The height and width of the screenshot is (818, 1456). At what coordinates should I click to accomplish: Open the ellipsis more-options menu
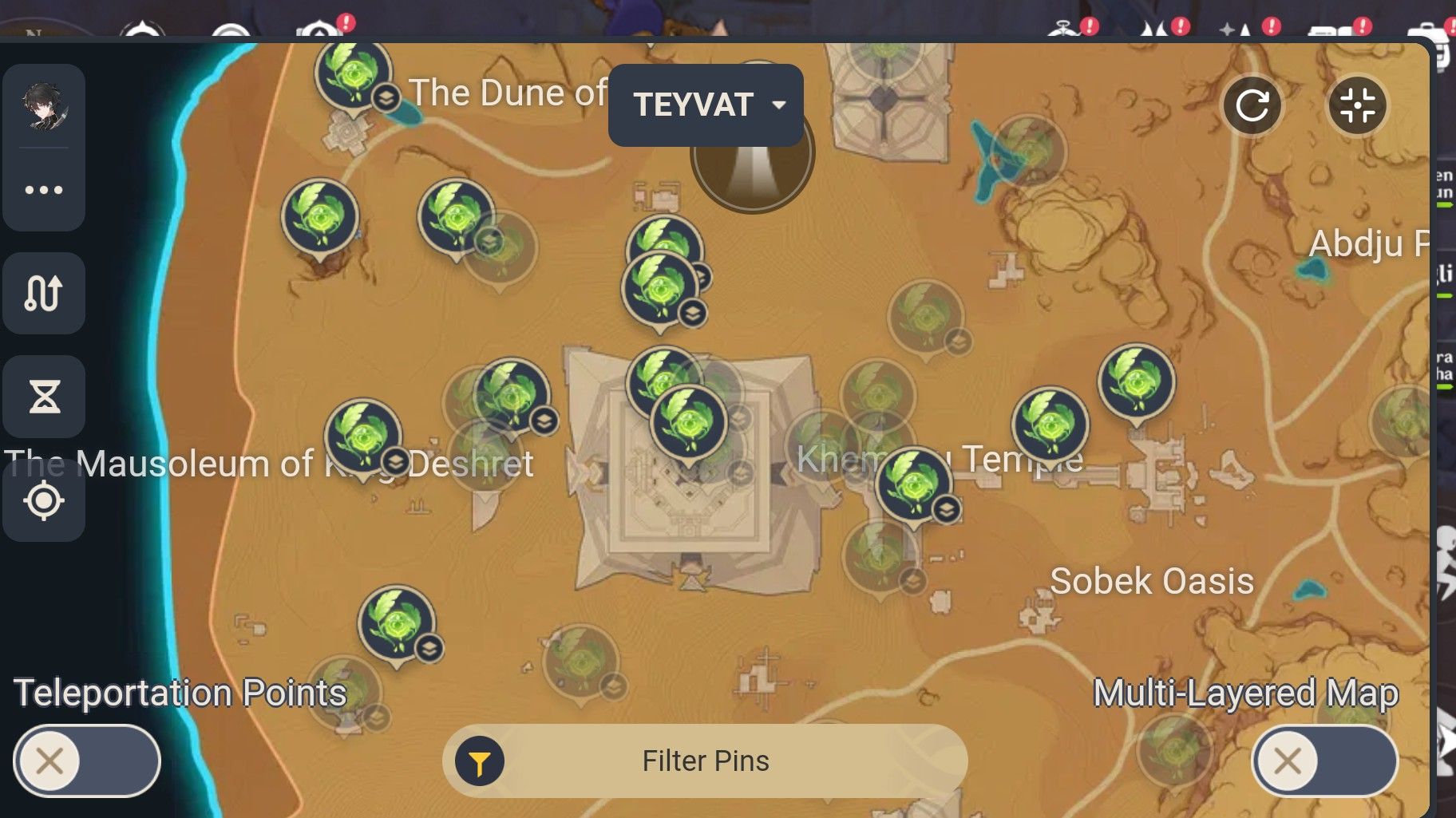point(44,189)
